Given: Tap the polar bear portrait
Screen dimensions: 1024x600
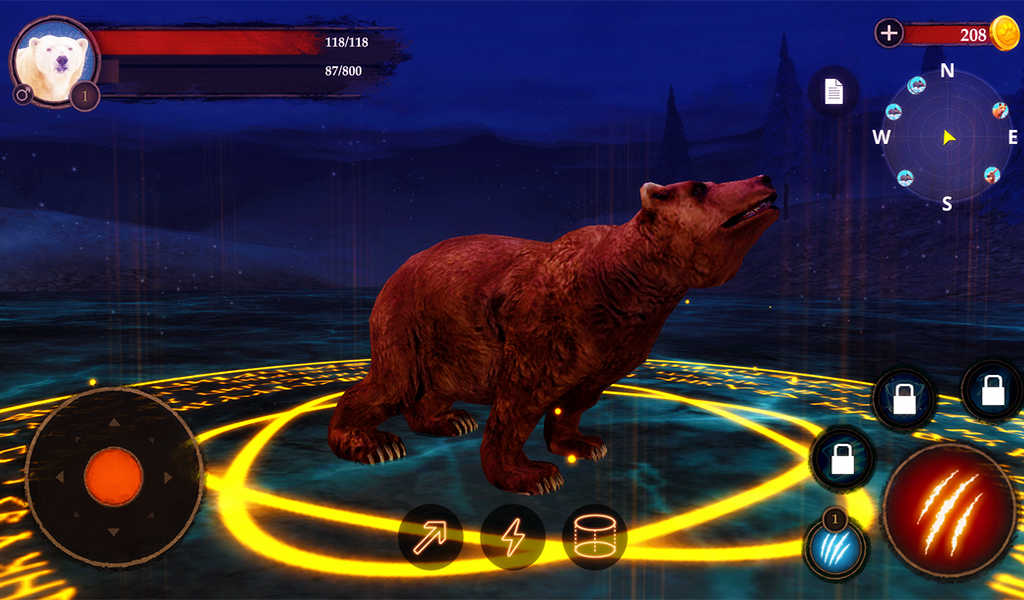Looking at the screenshot, I should [x=54, y=60].
